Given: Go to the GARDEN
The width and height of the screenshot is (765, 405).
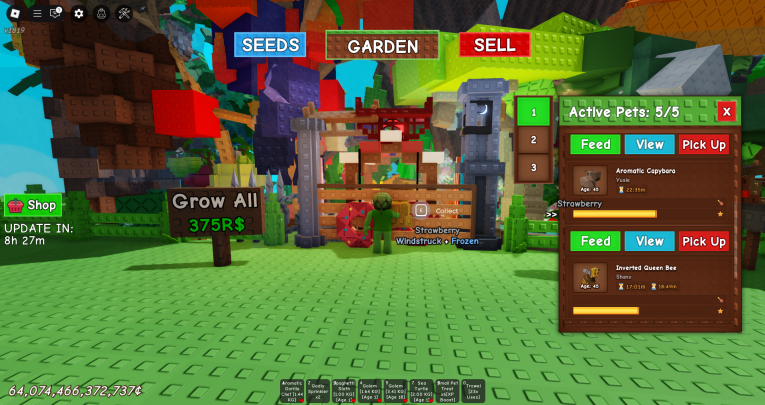Looking at the screenshot, I should pos(382,46).
